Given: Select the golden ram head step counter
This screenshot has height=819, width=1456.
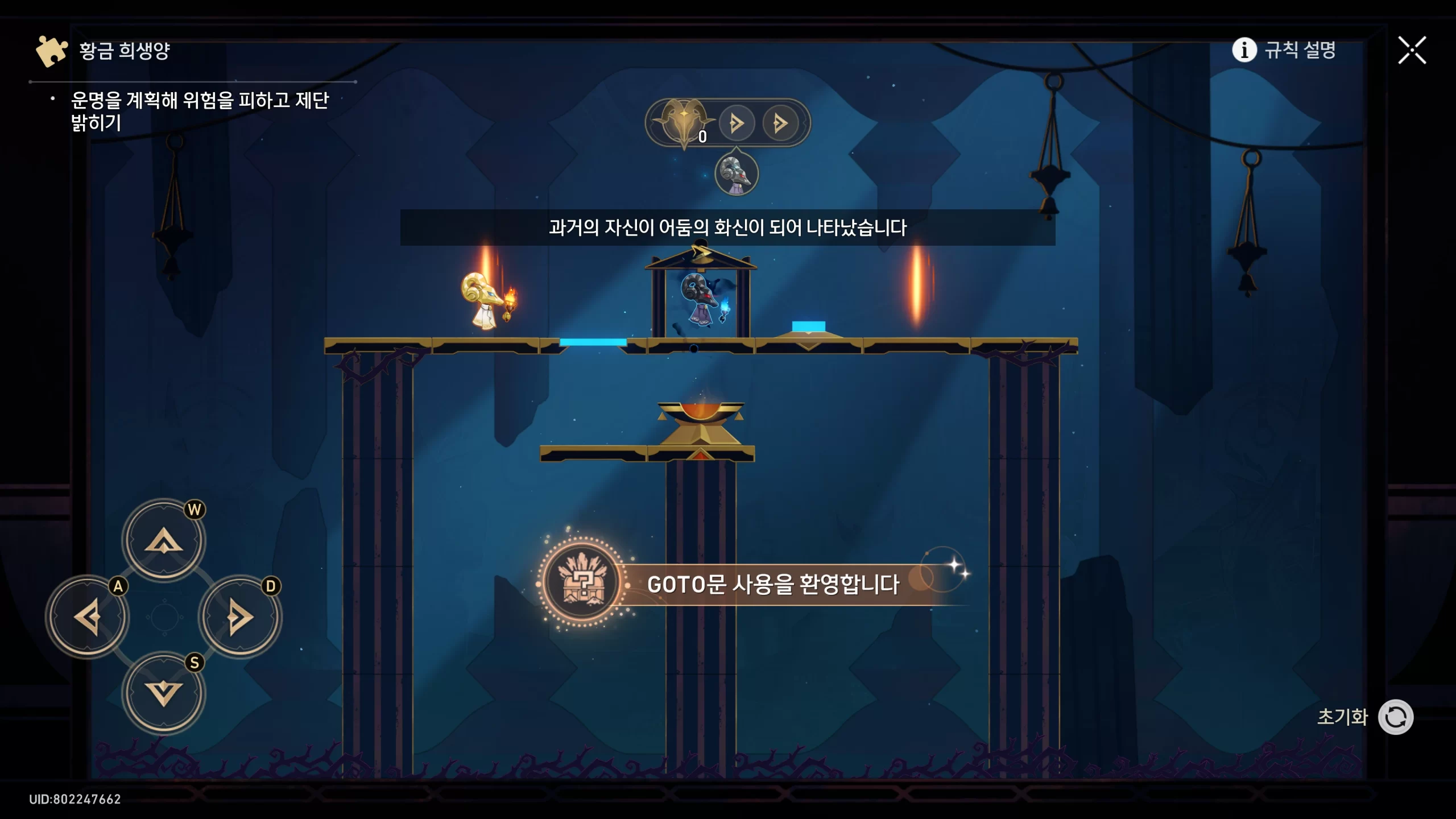Looking at the screenshot, I should pos(684,122).
